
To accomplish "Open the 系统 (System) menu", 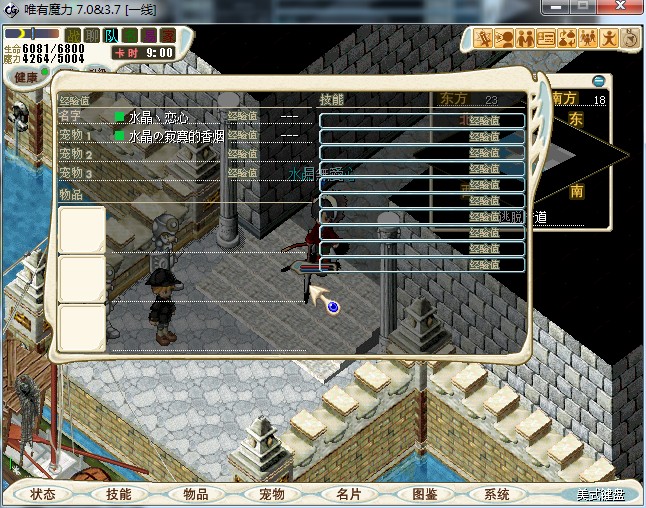I will 497,494.
